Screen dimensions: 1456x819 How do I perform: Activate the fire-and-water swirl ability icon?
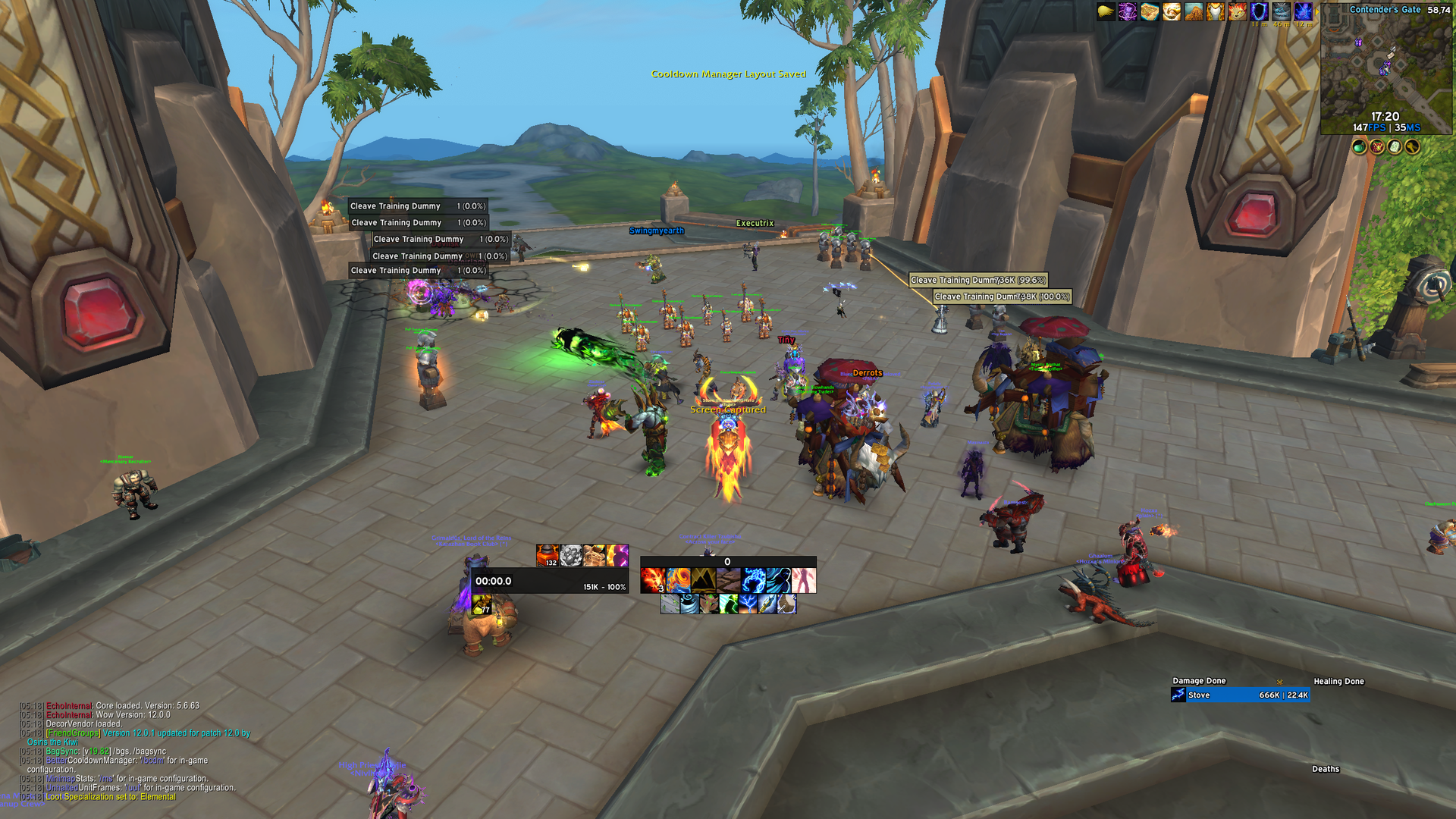[678, 581]
